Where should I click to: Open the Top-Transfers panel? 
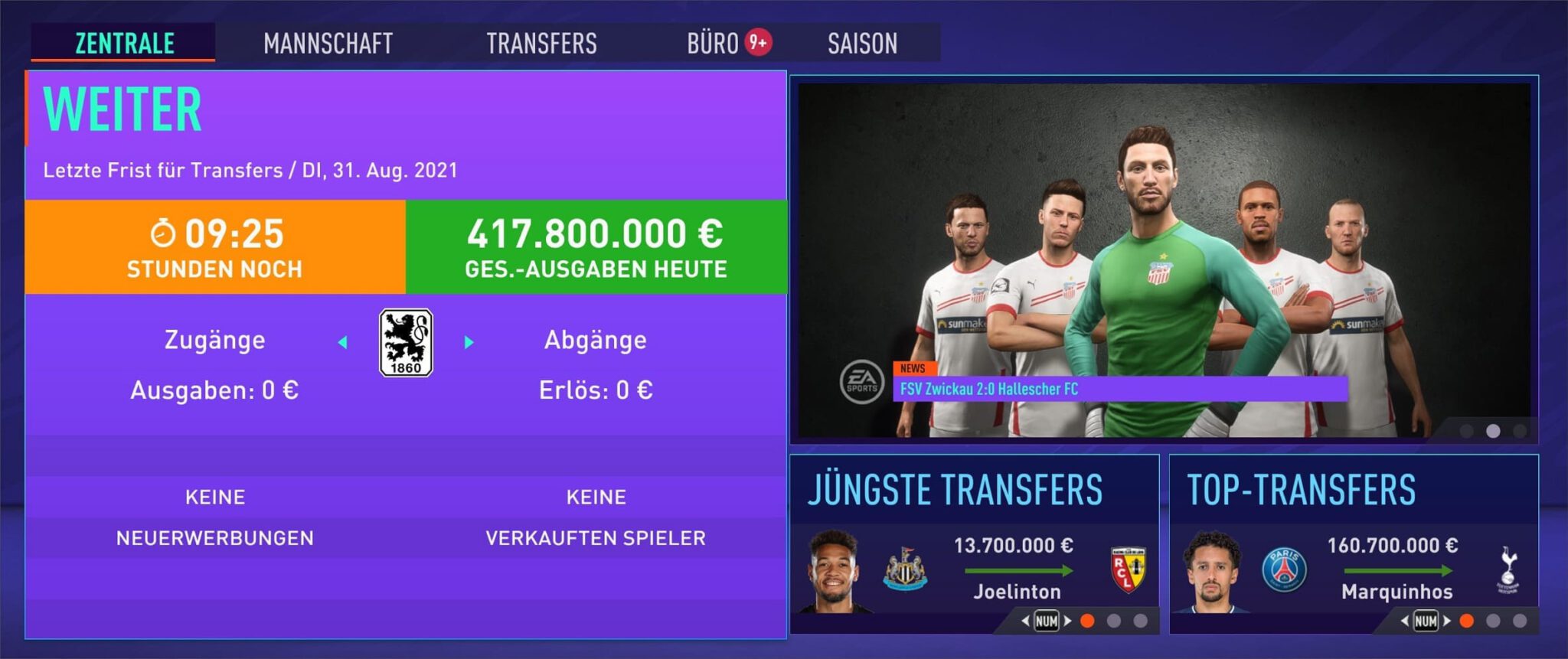(x=1301, y=490)
